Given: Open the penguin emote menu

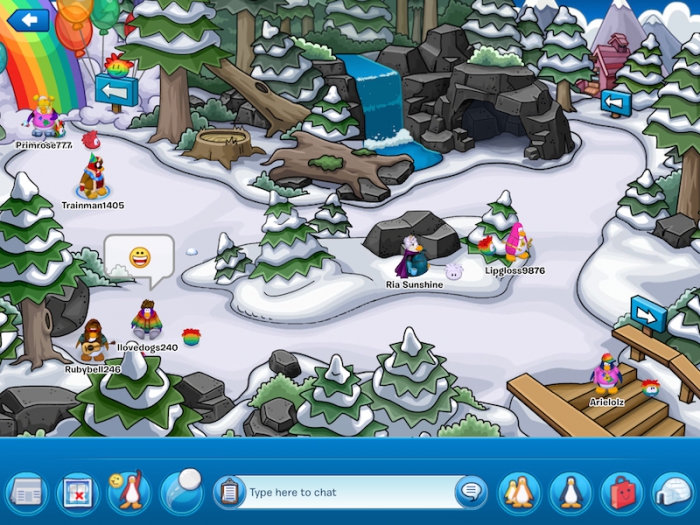Looking at the screenshot, I should [128, 492].
